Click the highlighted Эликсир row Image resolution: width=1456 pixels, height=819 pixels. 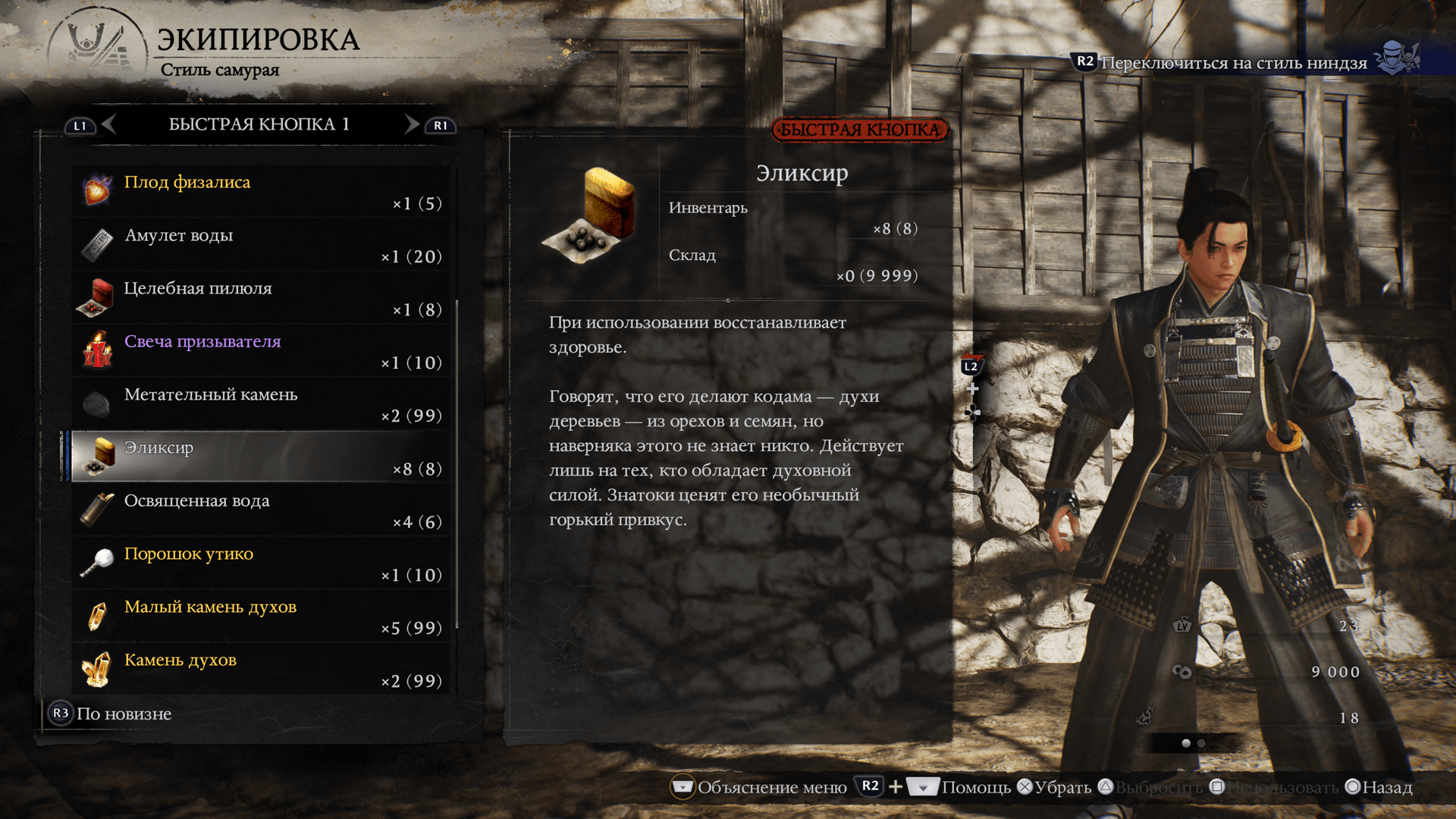pos(260,457)
